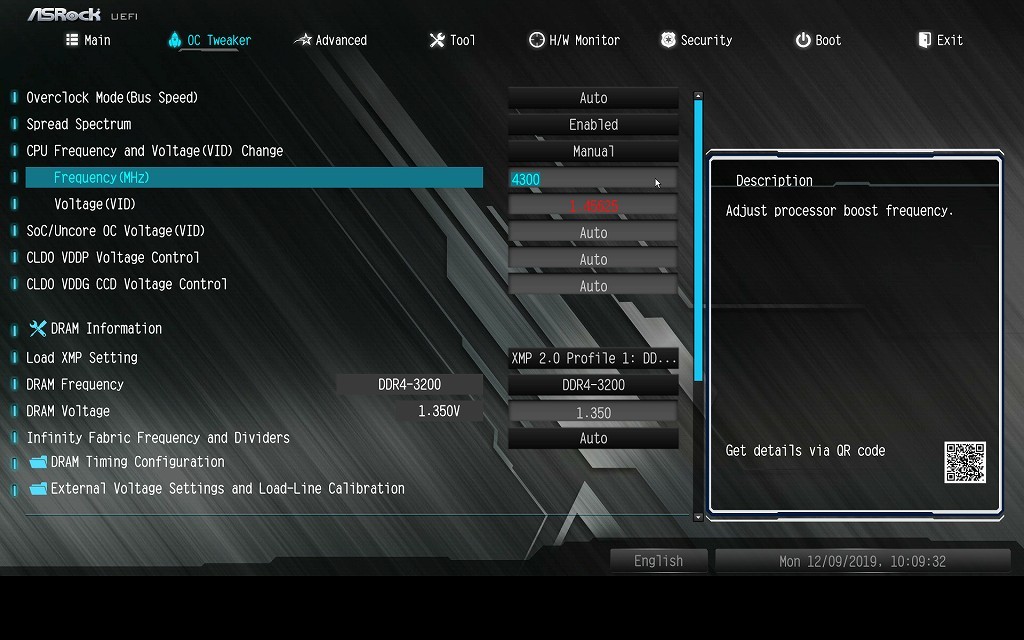Click the scrollbar down arrow
Viewport: 1024px width, 640px height.
[x=698, y=517]
